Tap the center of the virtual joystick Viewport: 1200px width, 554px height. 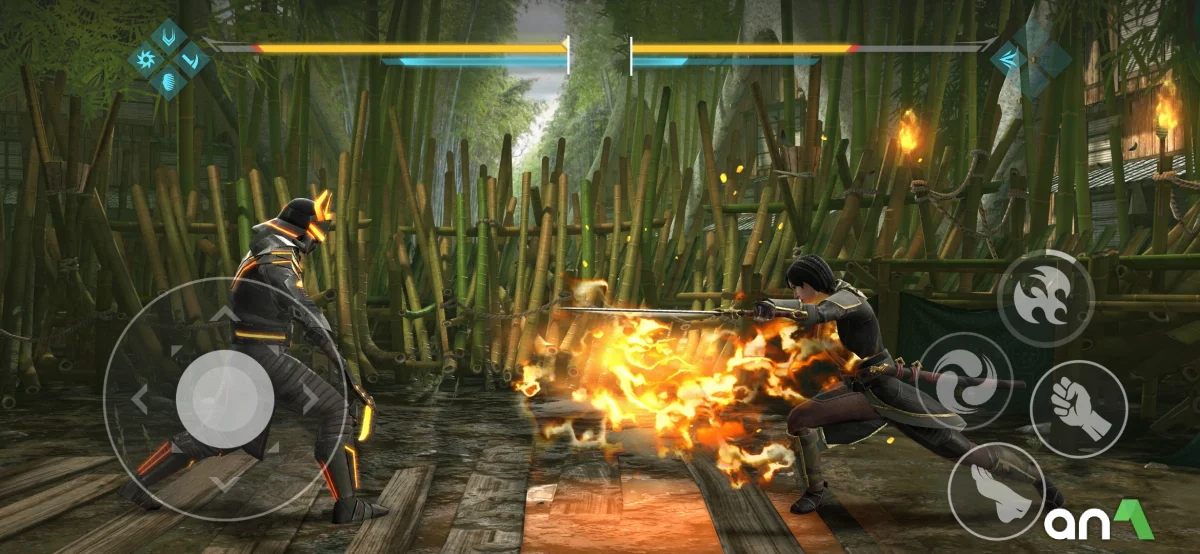click(x=225, y=399)
